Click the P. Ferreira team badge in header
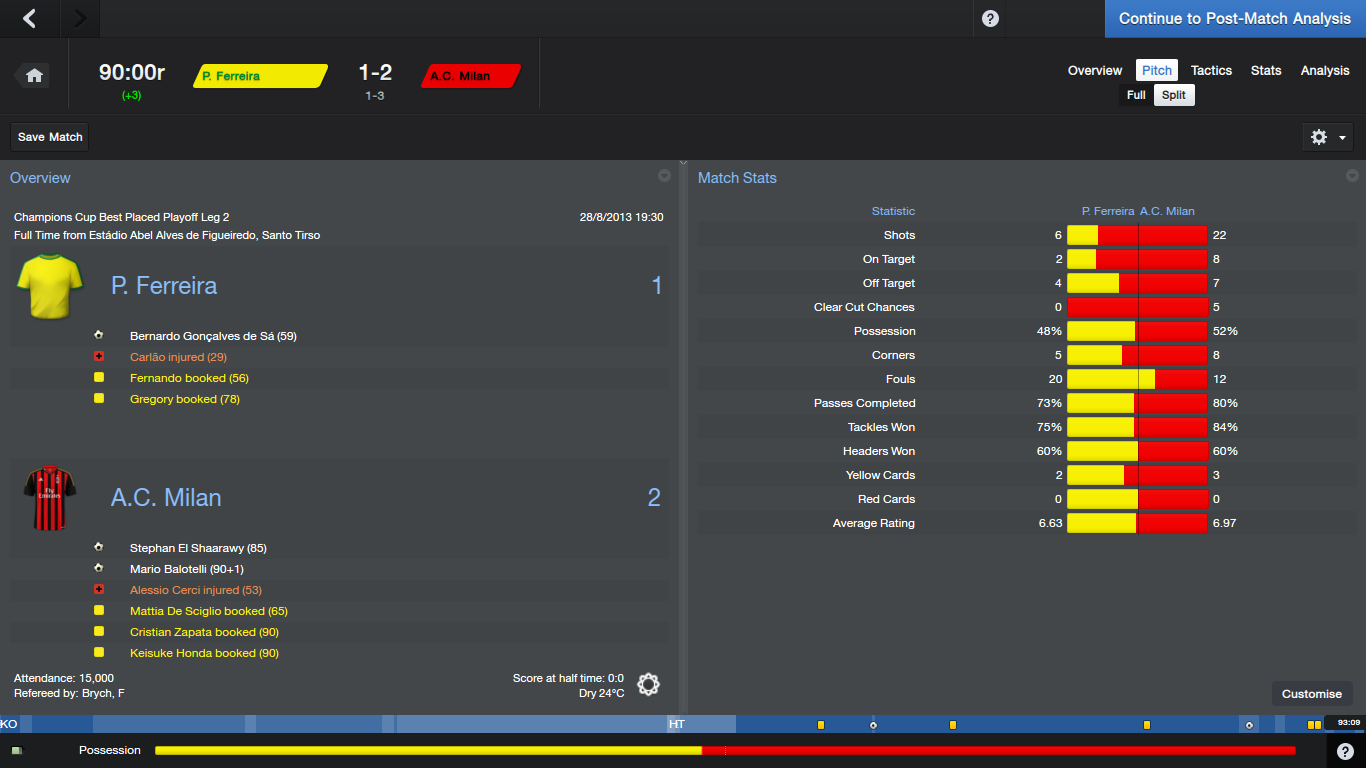 coord(260,76)
